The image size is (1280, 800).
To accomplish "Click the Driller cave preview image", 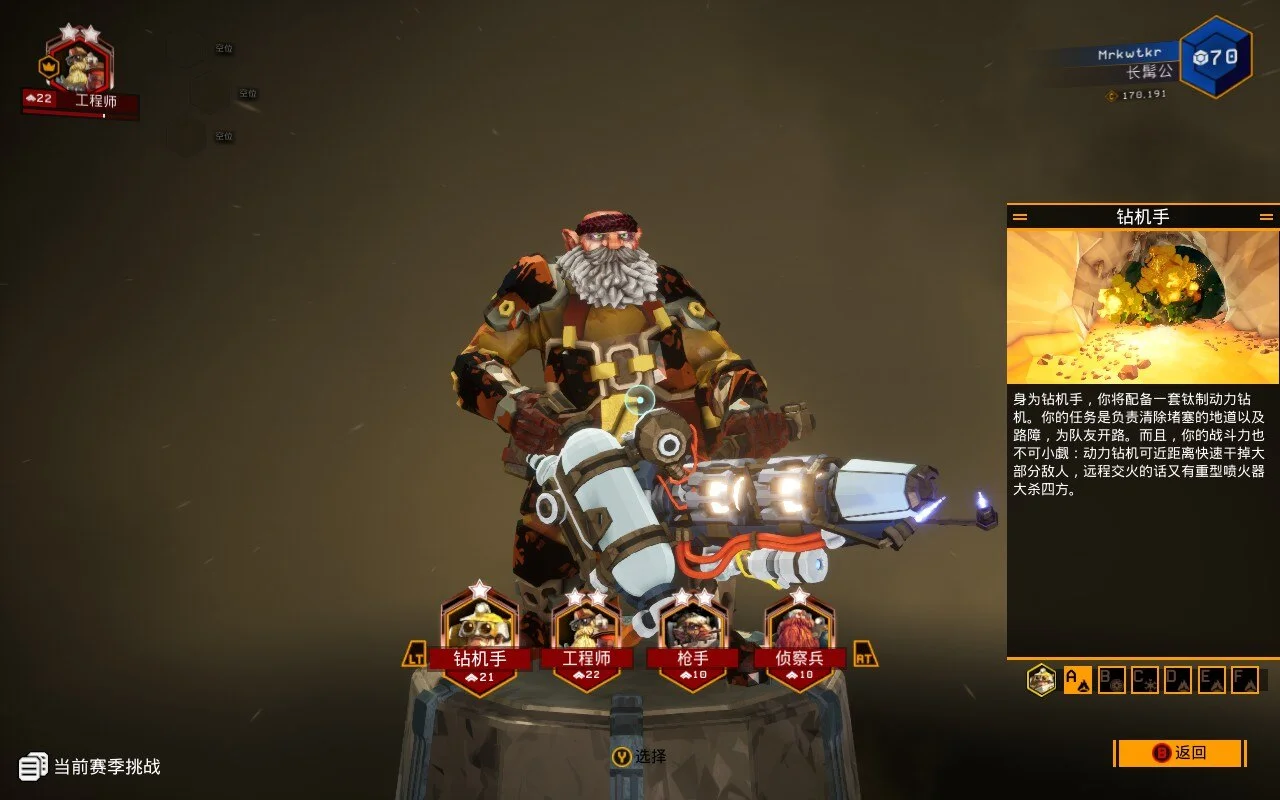I will pyautogui.click(x=1142, y=306).
